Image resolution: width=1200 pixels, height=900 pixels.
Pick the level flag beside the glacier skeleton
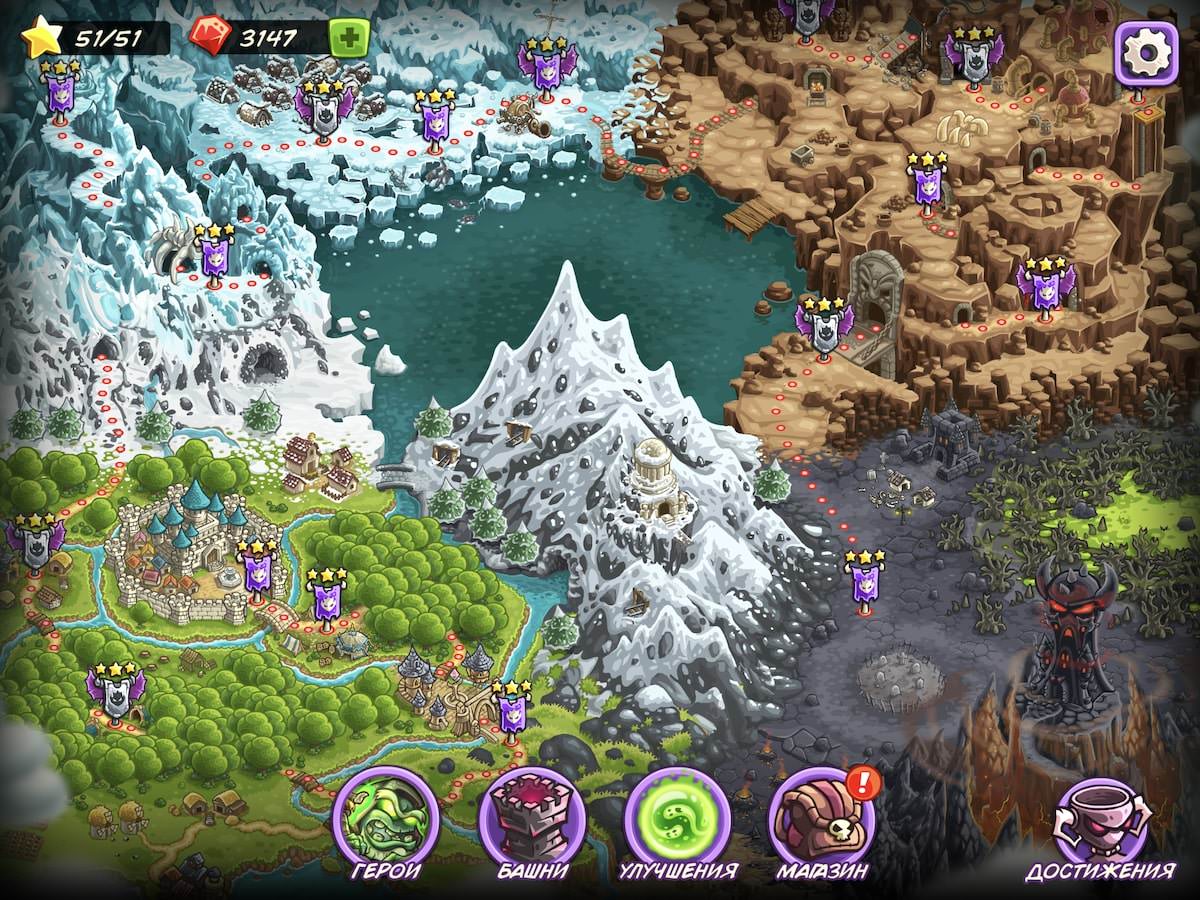point(214,255)
